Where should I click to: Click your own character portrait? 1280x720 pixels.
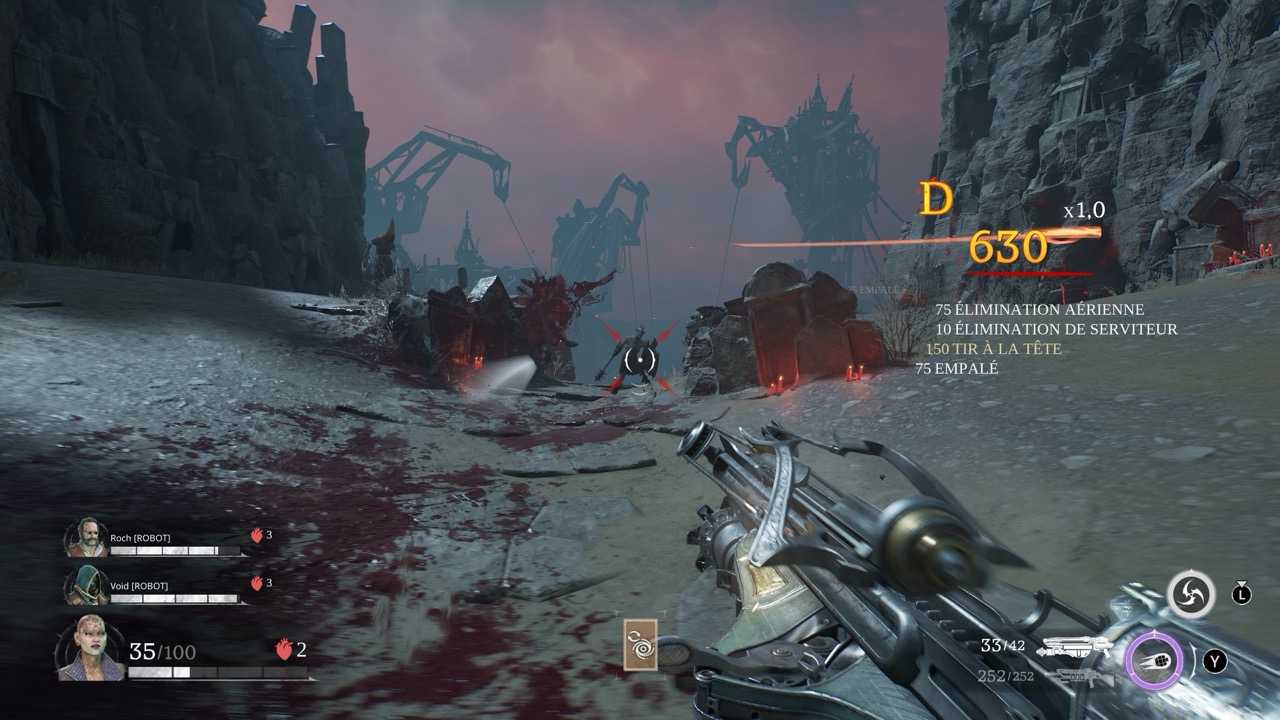pyautogui.click(x=90, y=649)
